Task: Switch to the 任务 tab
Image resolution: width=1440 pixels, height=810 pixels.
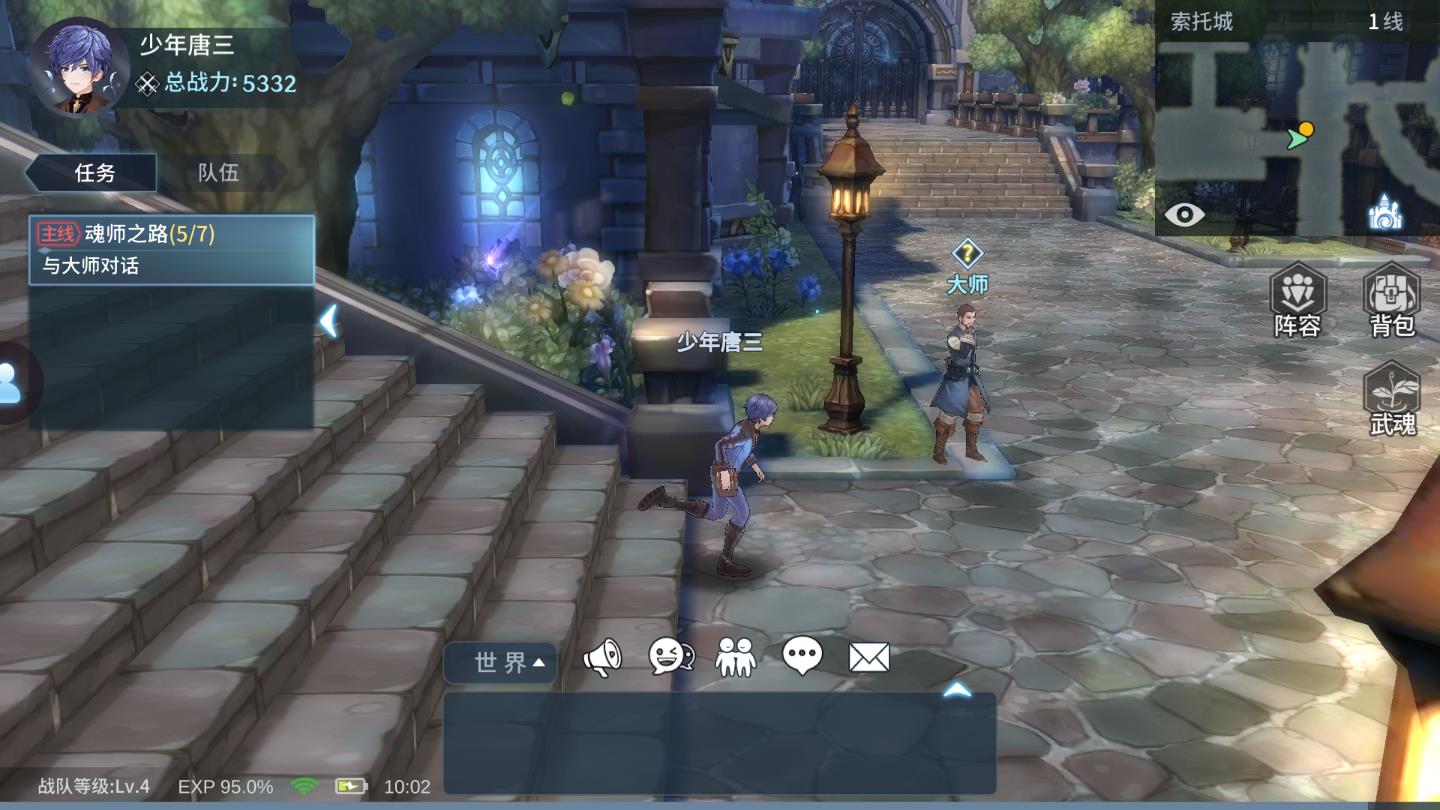Action: [x=95, y=173]
